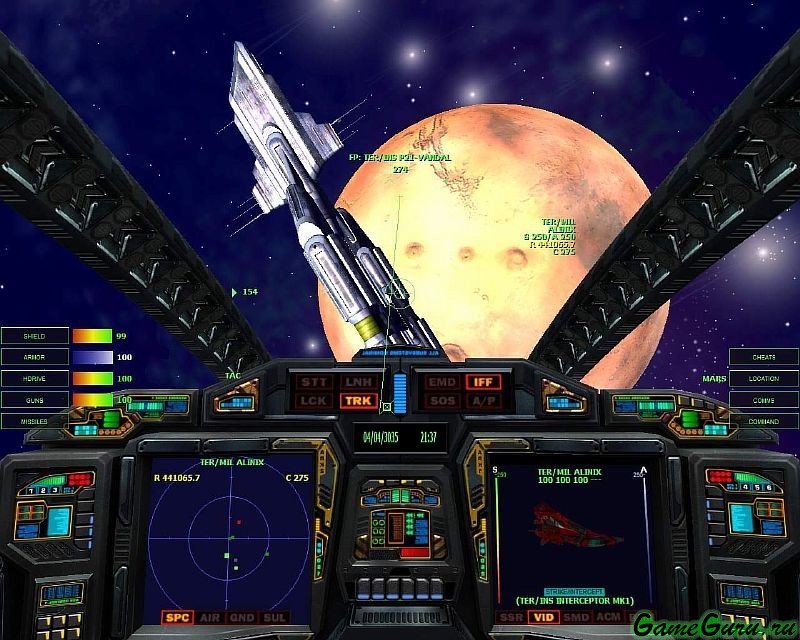Open the COMMAND menu
The image size is (800, 640).
764,422
